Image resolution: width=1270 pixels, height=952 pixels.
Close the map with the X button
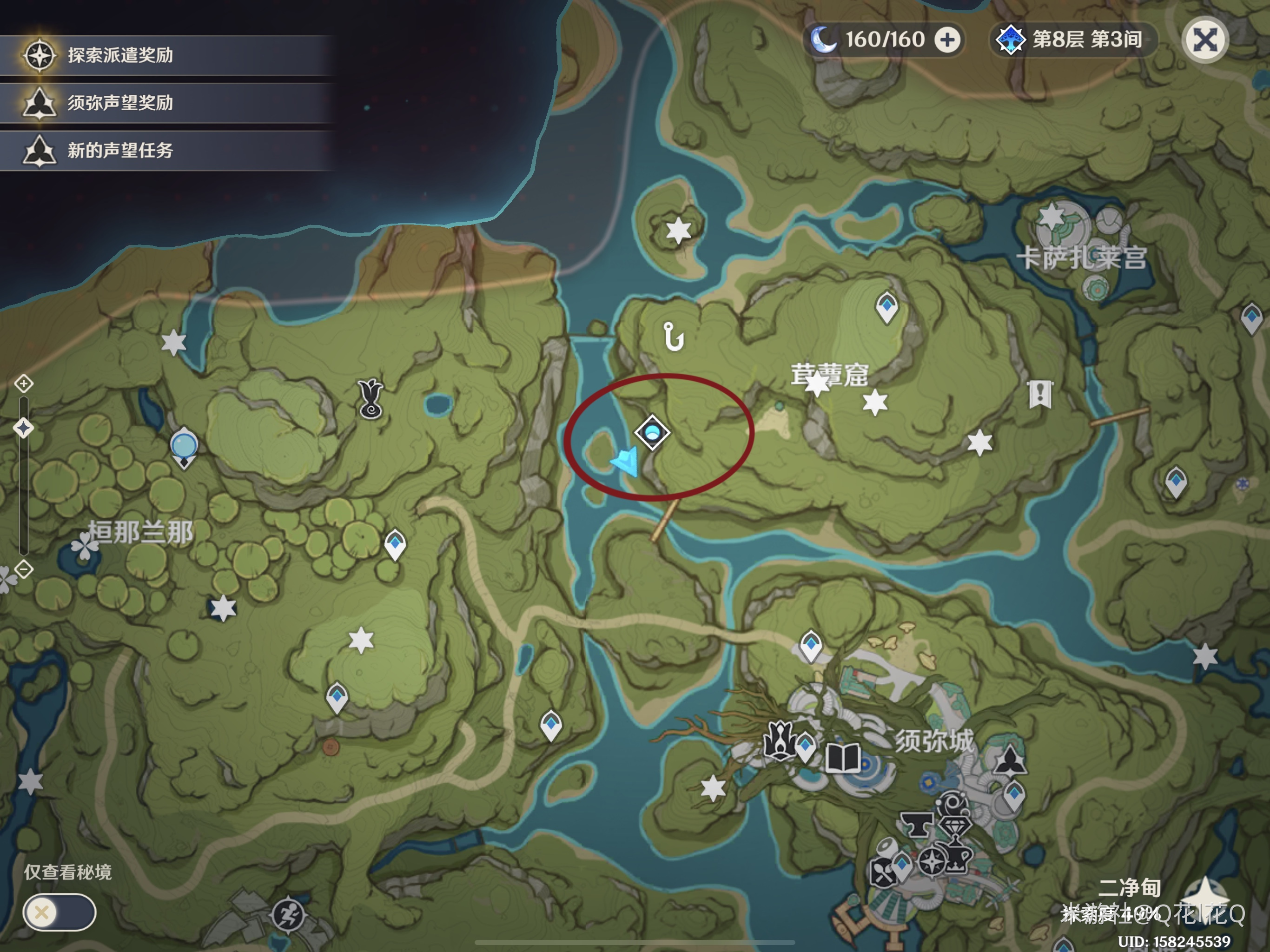tap(1204, 40)
